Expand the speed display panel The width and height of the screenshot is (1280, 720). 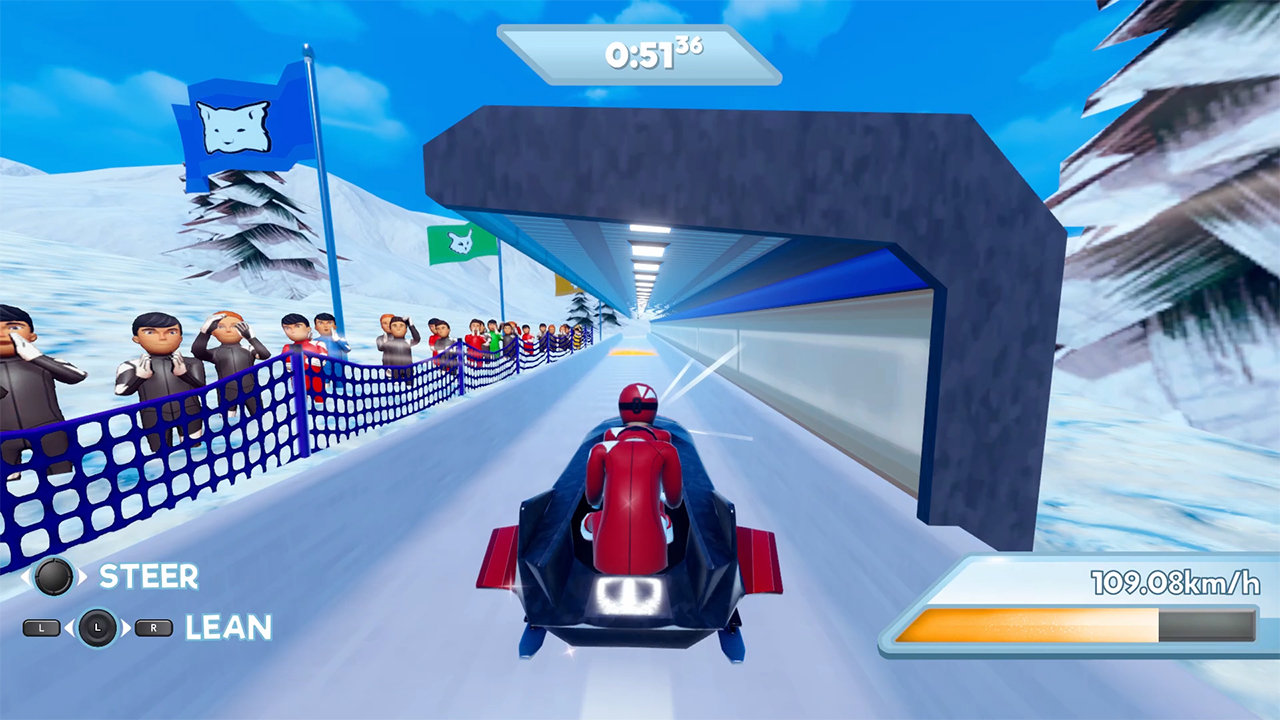pos(1075,600)
